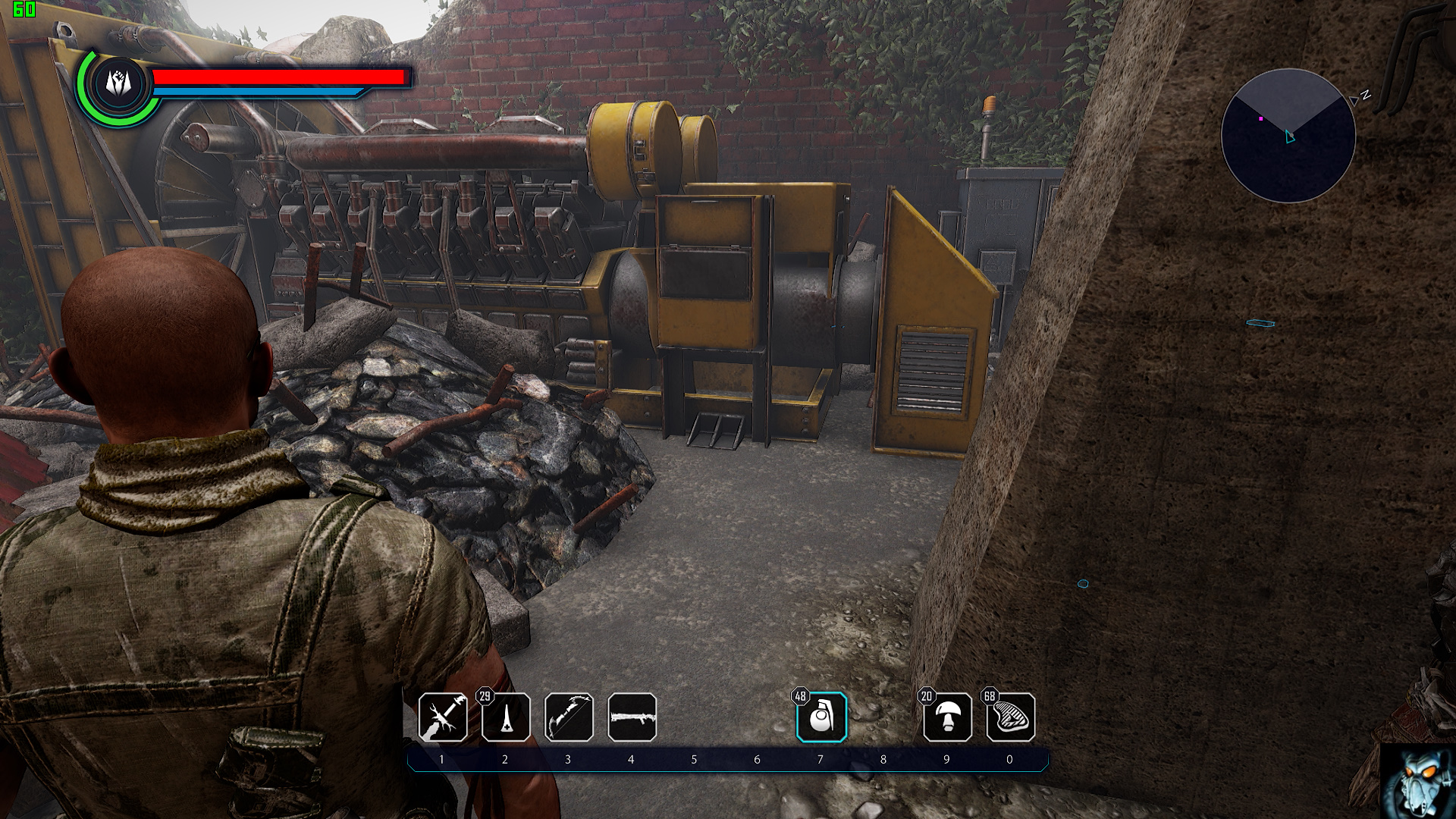1456x819 pixels.
Task: Click the companion portrait icon
Action: [1417, 781]
